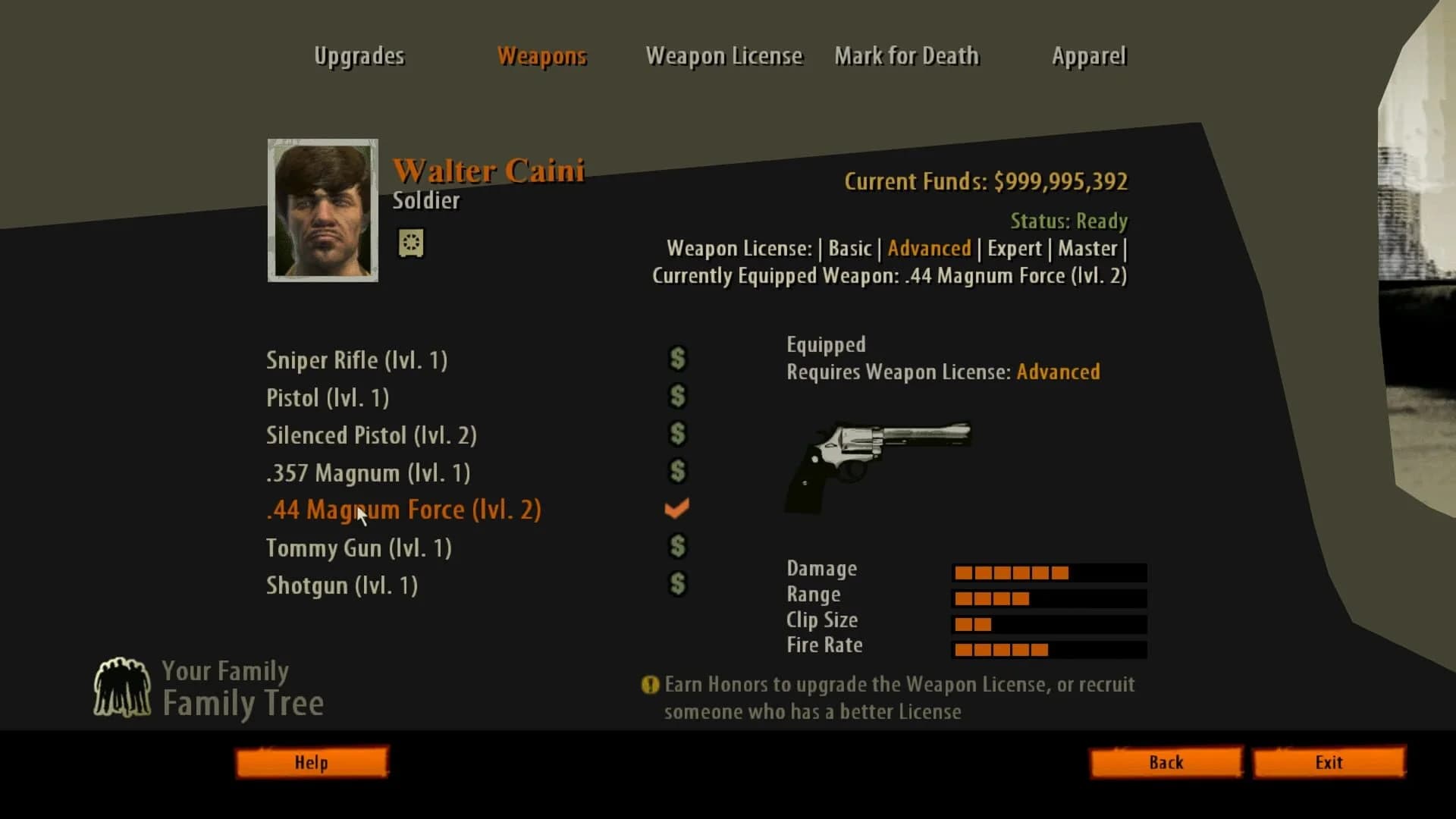Viewport: 1456px width, 819px height.
Task: Toggle the equipped checkmark on .44 Magnum Force
Action: click(676, 508)
